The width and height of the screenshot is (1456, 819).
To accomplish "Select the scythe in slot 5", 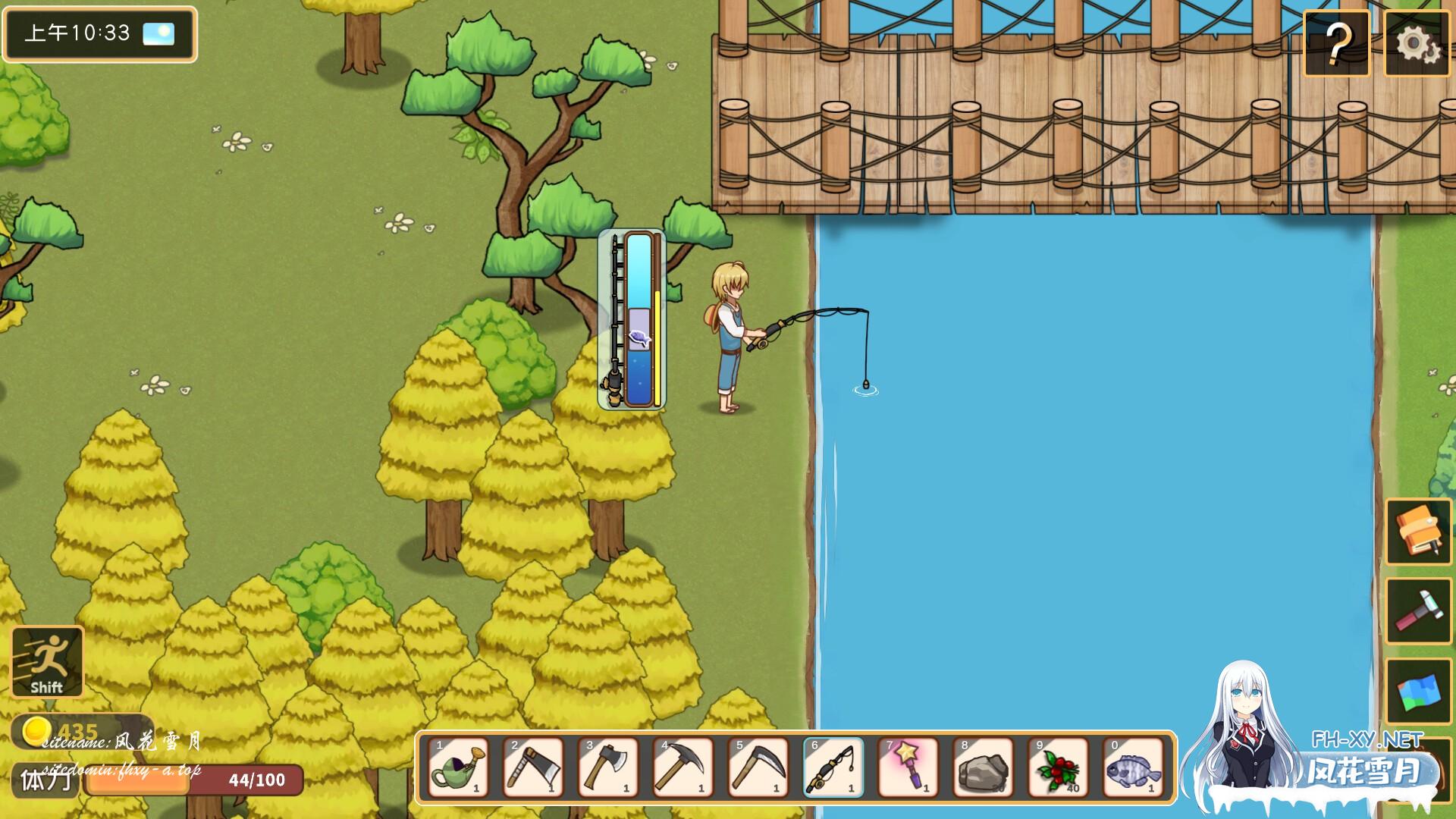I will click(758, 767).
